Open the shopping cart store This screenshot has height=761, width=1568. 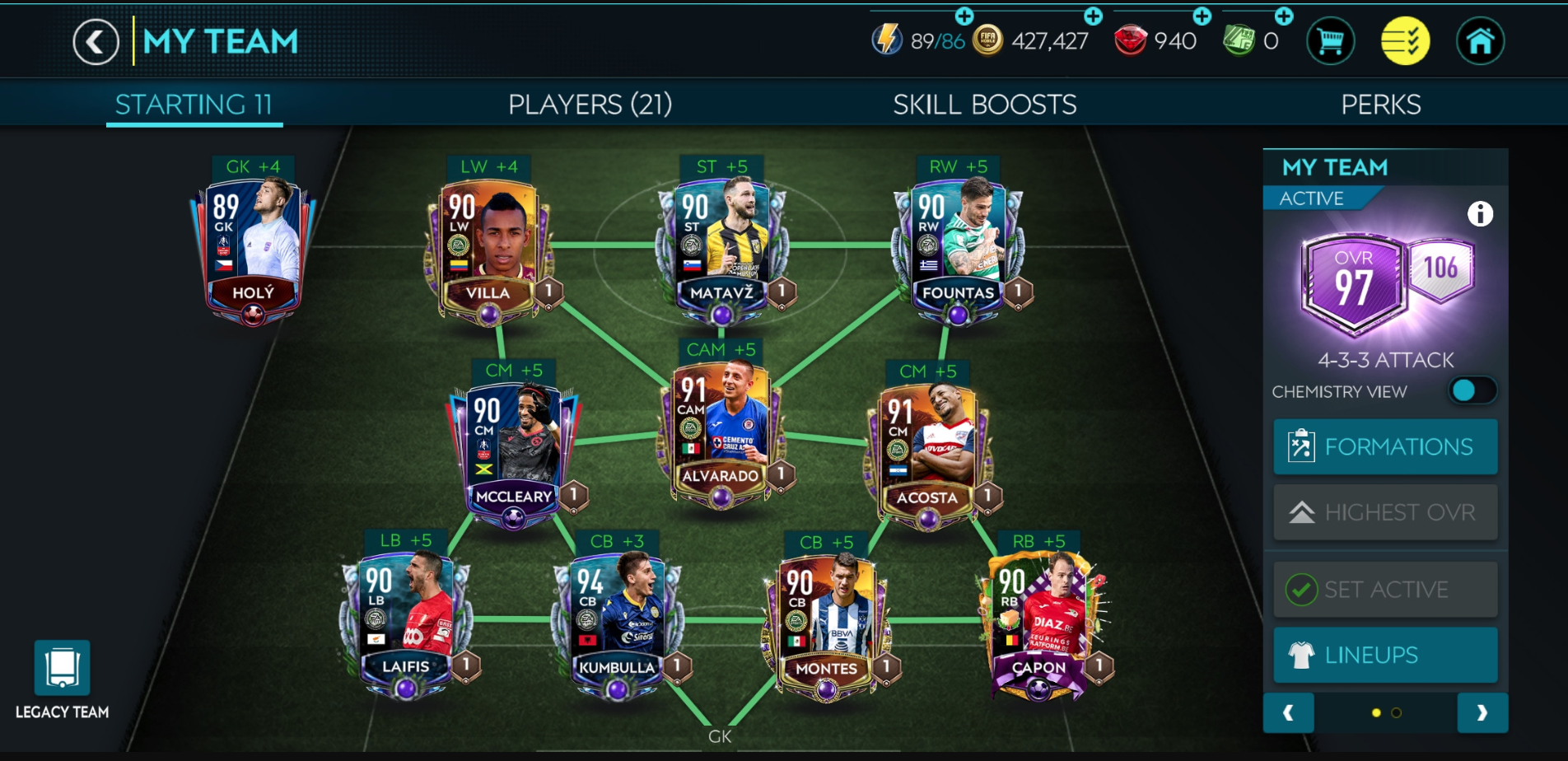coord(1330,41)
